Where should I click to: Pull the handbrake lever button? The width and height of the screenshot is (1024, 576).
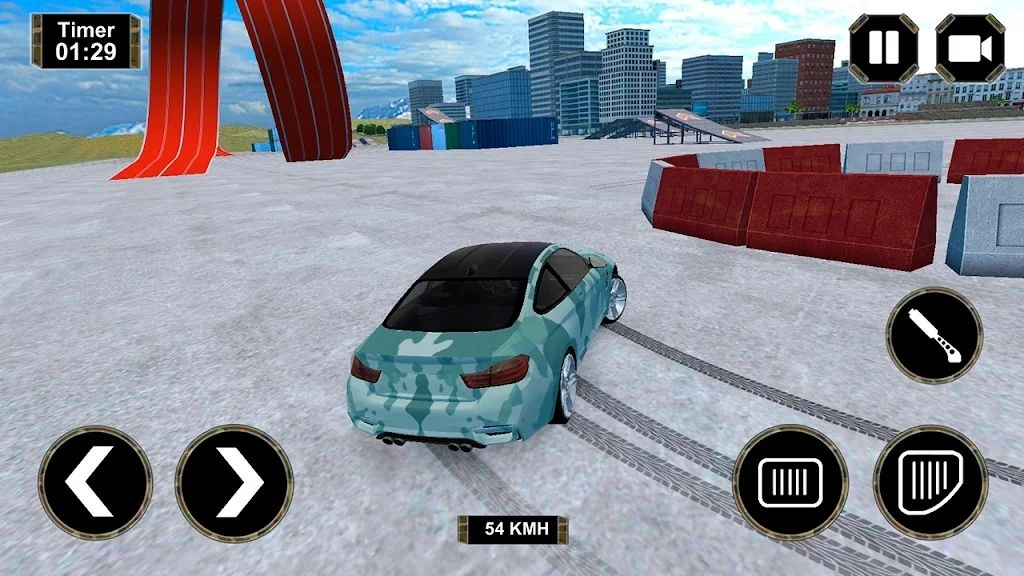934,335
